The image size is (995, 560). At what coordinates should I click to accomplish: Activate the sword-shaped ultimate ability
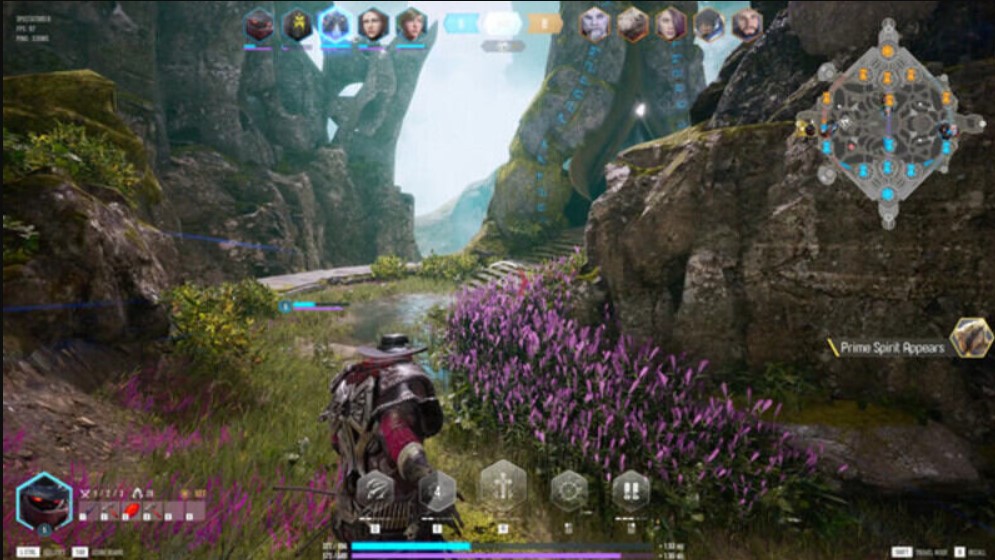pos(503,486)
